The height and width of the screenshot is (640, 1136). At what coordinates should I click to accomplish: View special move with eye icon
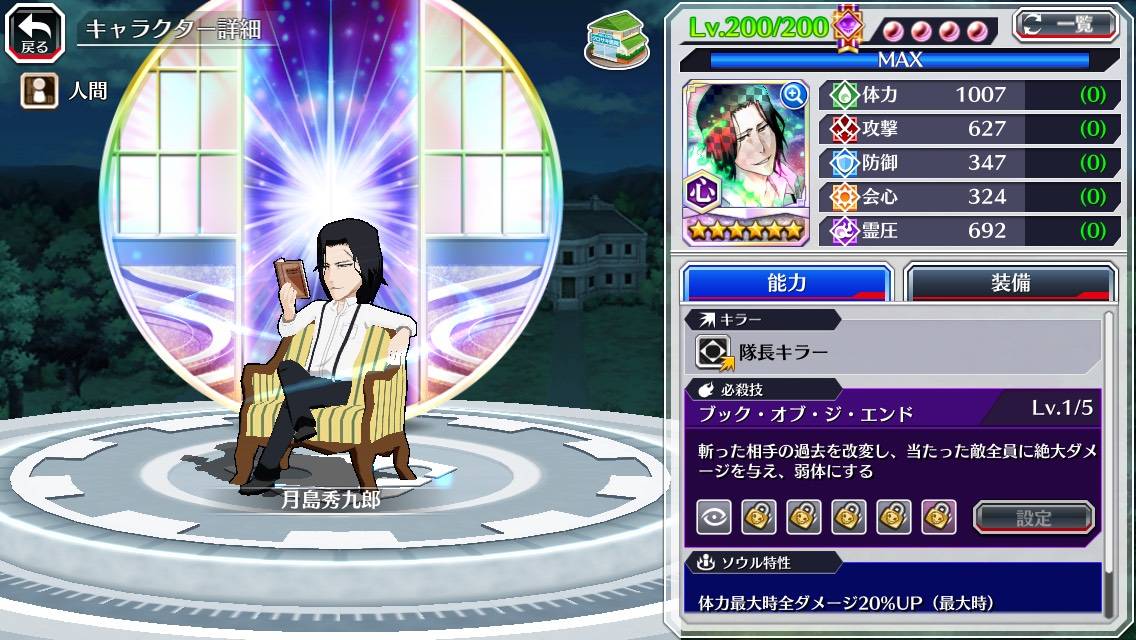[x=713, y=517]
